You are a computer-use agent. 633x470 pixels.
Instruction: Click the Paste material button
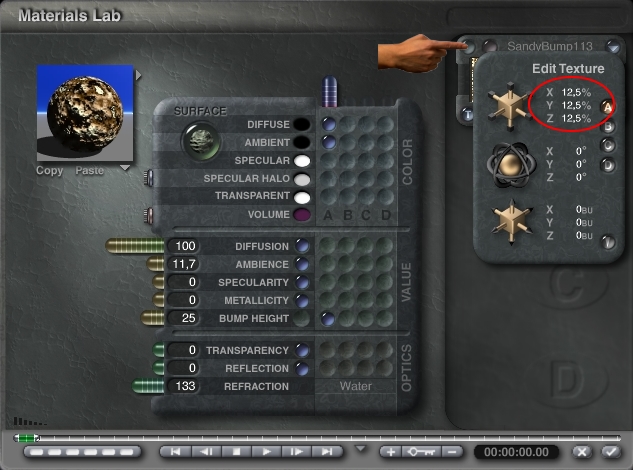pos(89,171)
